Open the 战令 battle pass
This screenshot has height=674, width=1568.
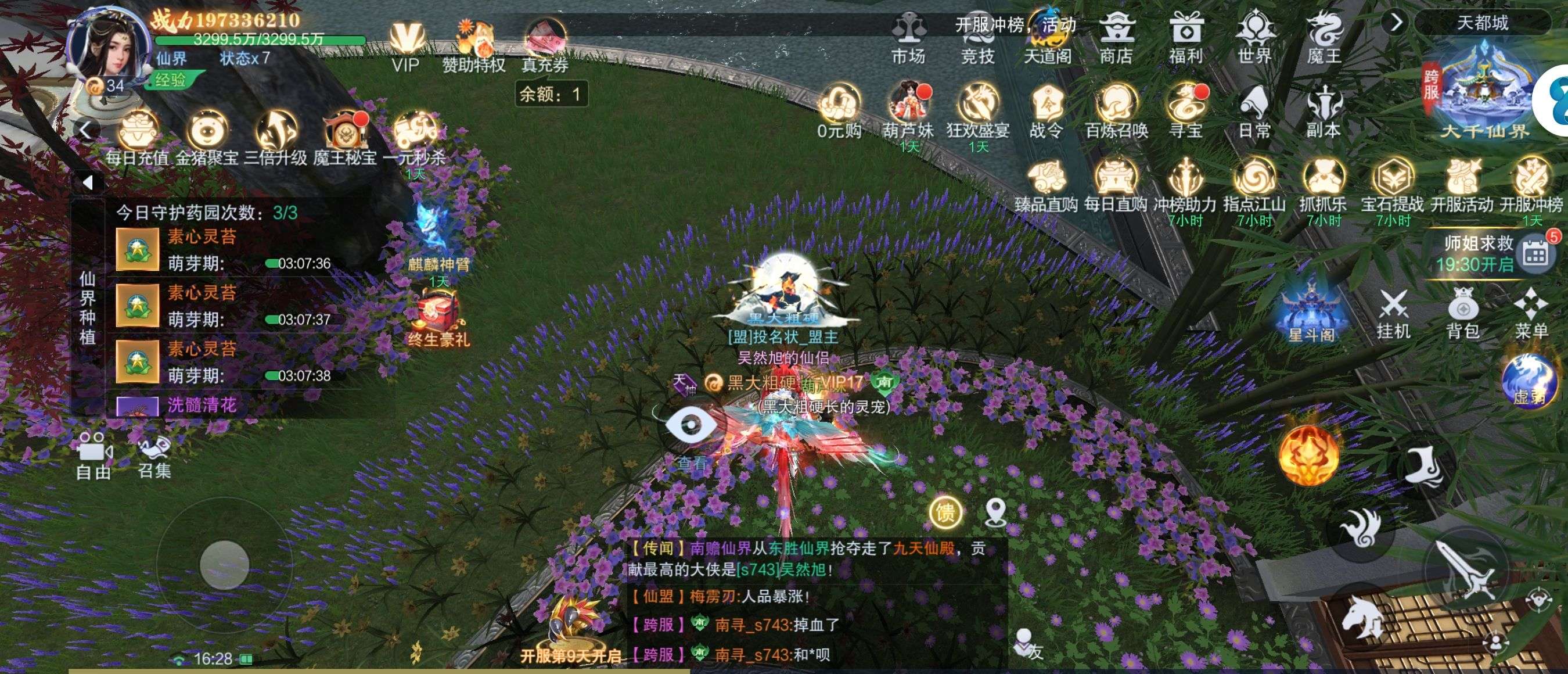1046,112
